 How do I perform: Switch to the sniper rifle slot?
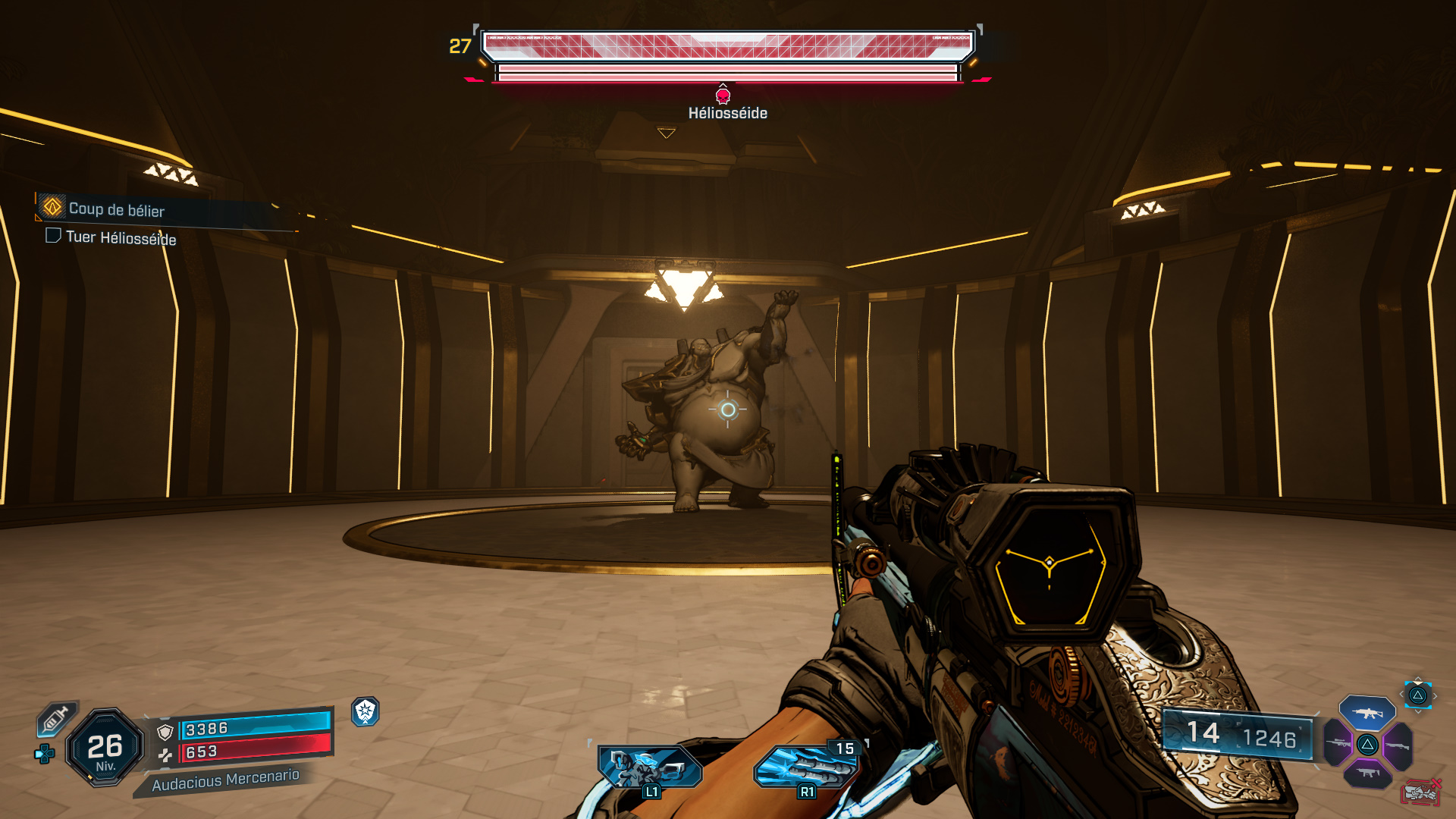coord(1338,743)
